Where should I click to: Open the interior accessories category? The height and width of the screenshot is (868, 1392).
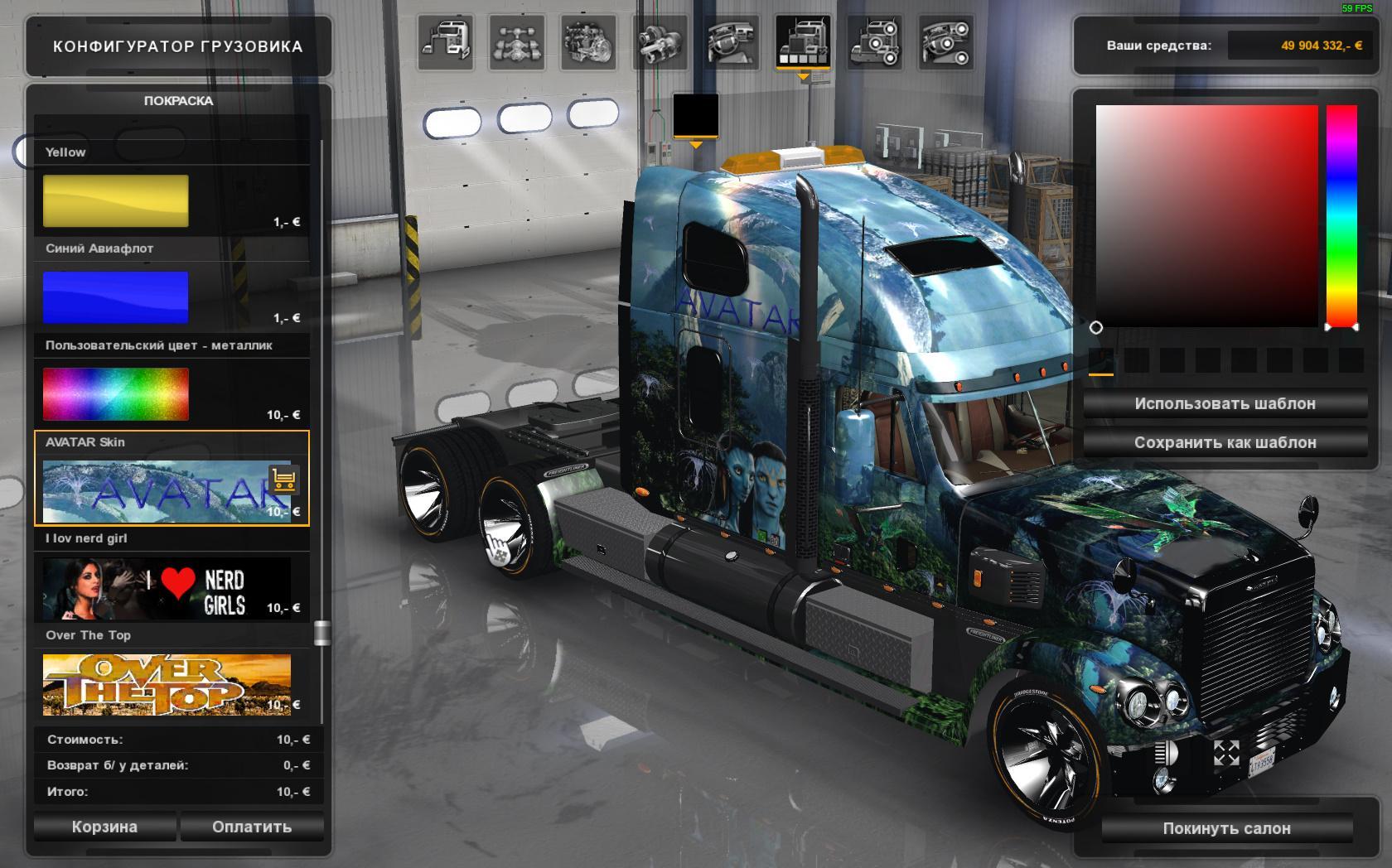point(945,42)
